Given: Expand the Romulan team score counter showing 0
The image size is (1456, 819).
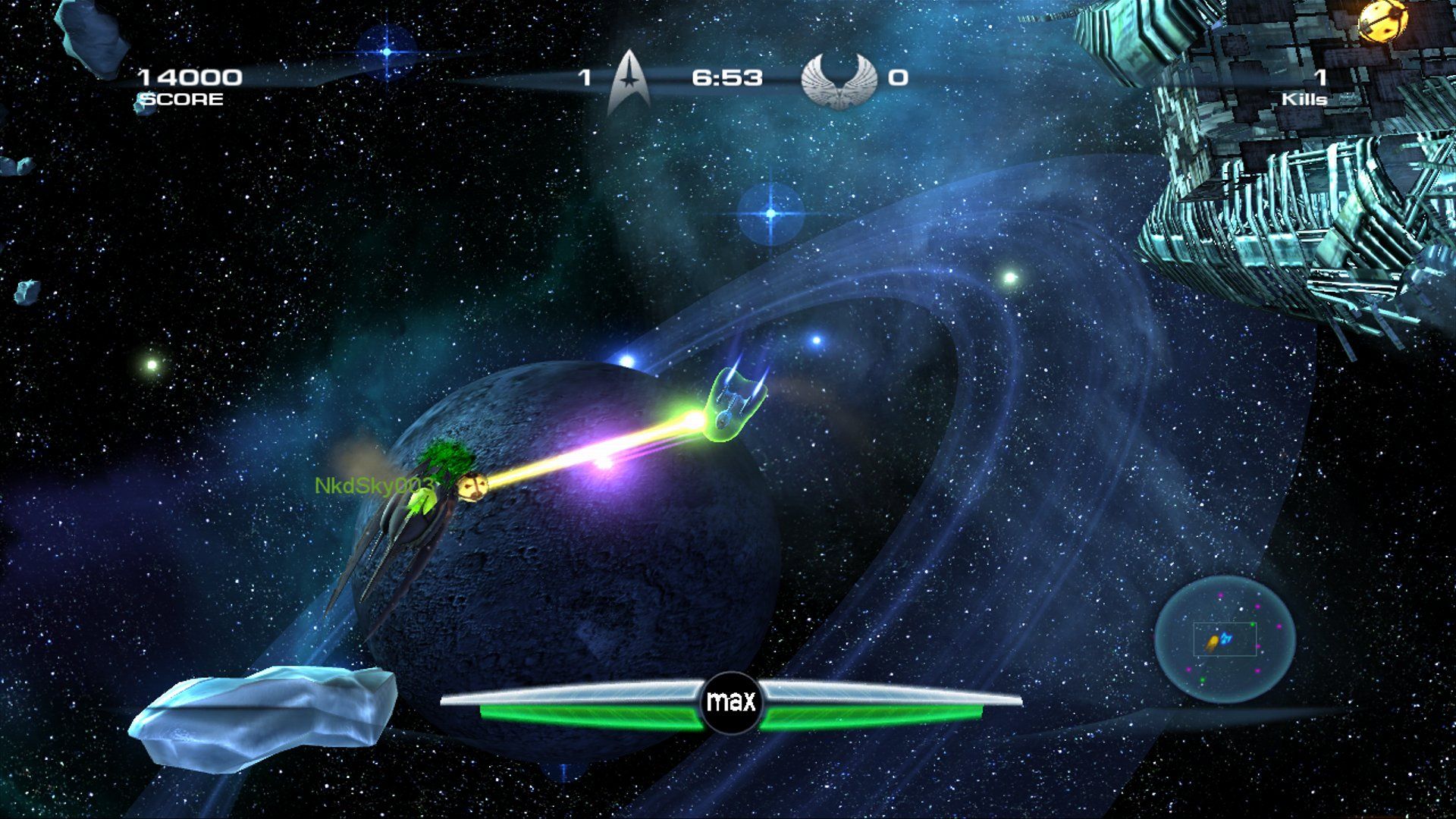Looking at the screenshot, I should [x=897, y=76].
